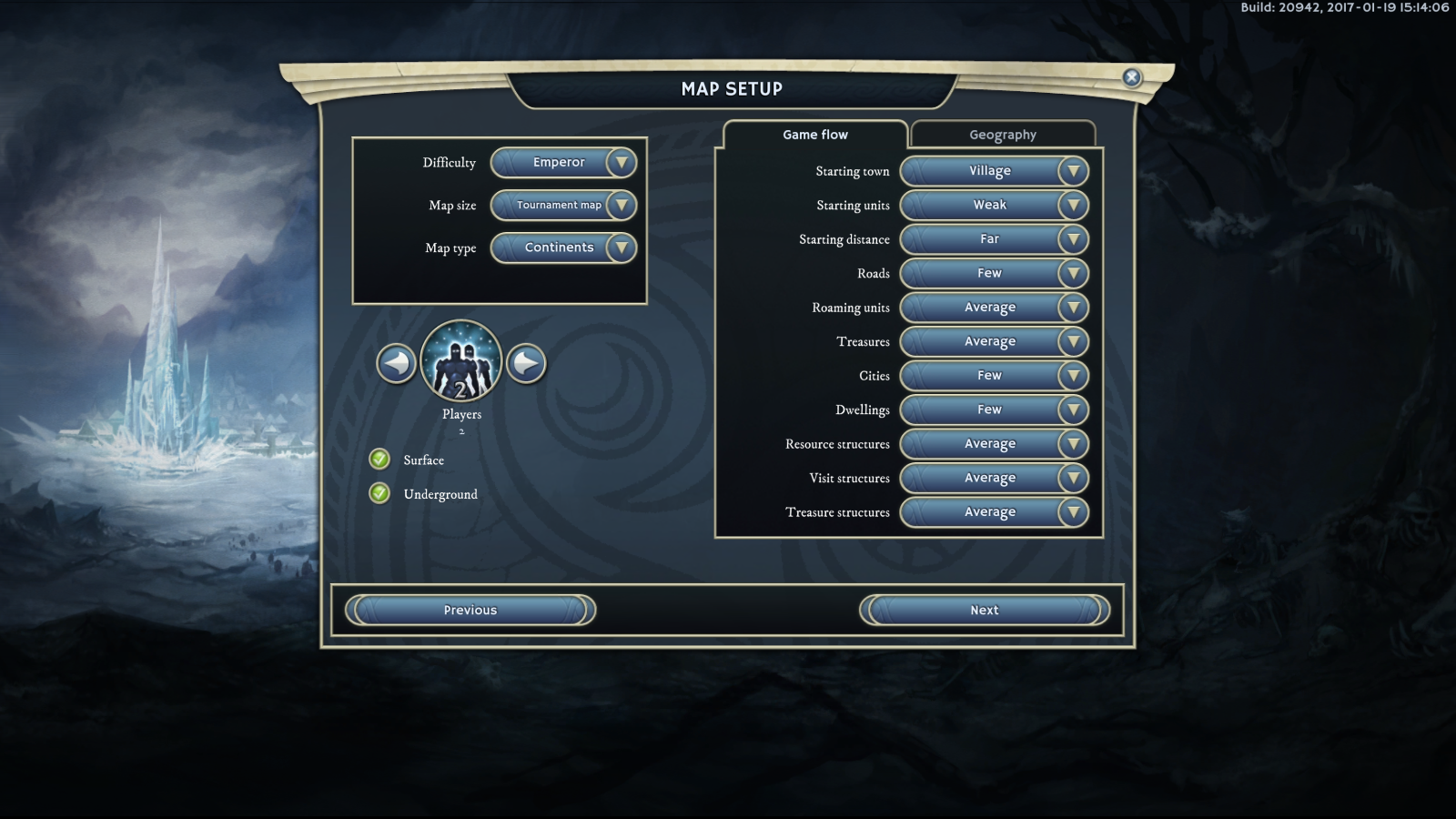Switch to the Geography tab
The image size is (1456, 819).
(1002, 135)
